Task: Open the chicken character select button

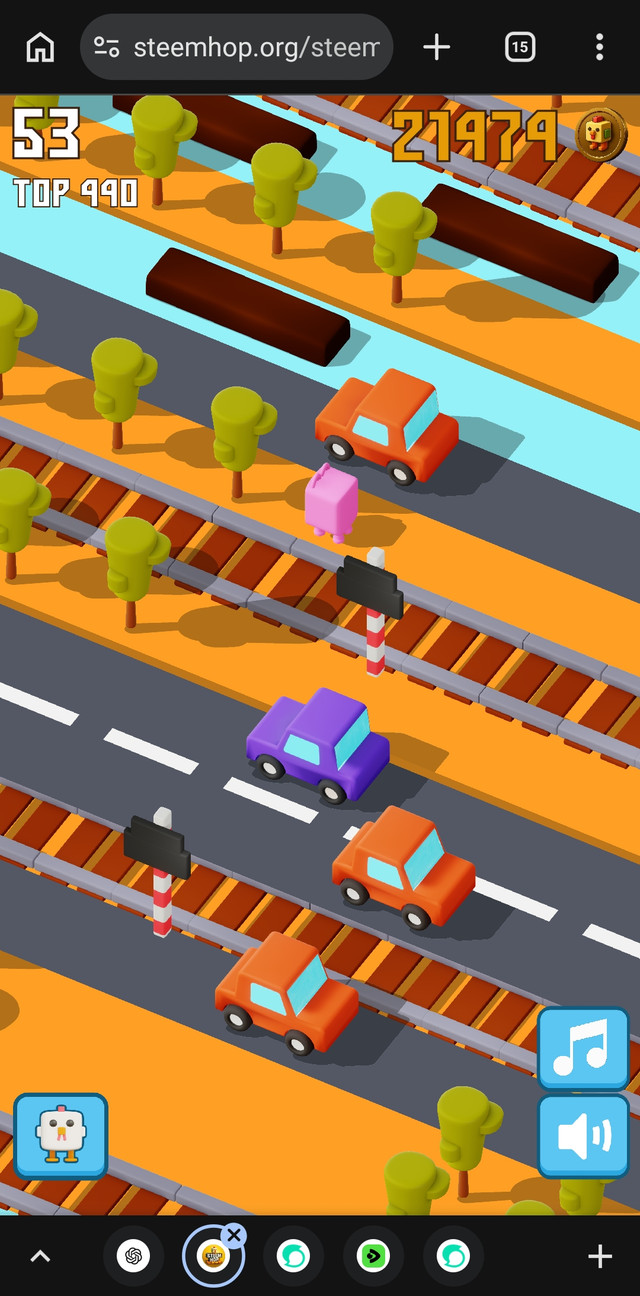Action: pos(60,1136)
